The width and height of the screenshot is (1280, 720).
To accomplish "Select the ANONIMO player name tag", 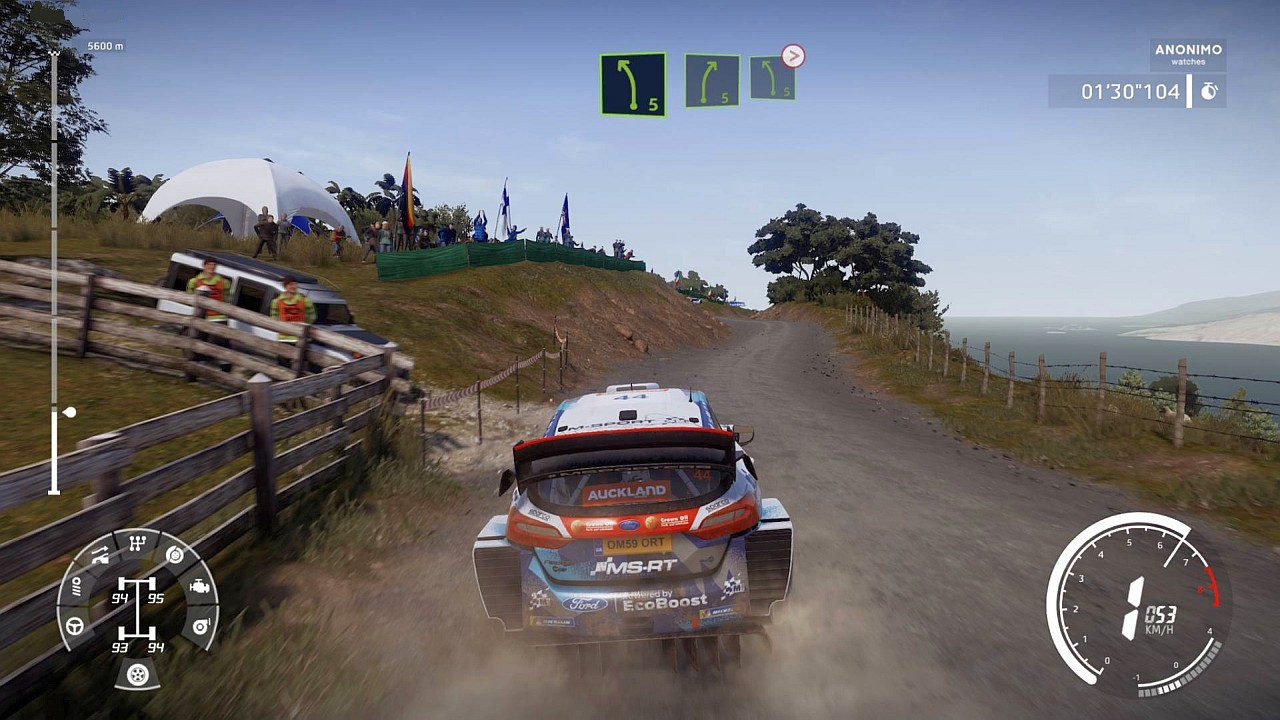I will point(1188,54).
